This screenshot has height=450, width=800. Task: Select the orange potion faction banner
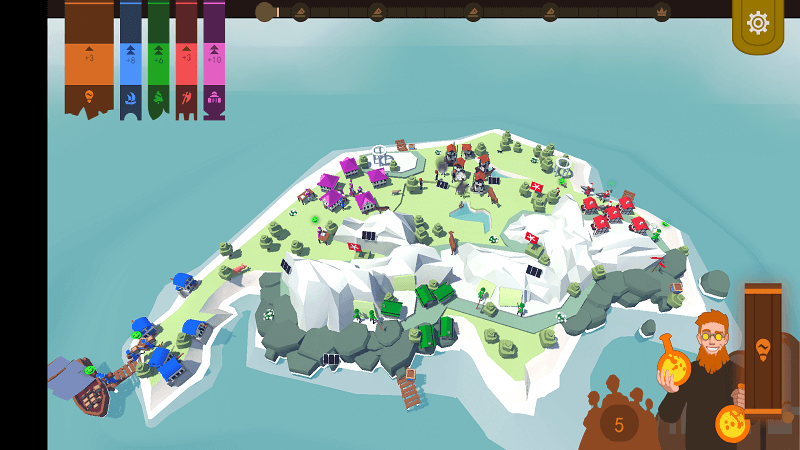tap(89, 58)
